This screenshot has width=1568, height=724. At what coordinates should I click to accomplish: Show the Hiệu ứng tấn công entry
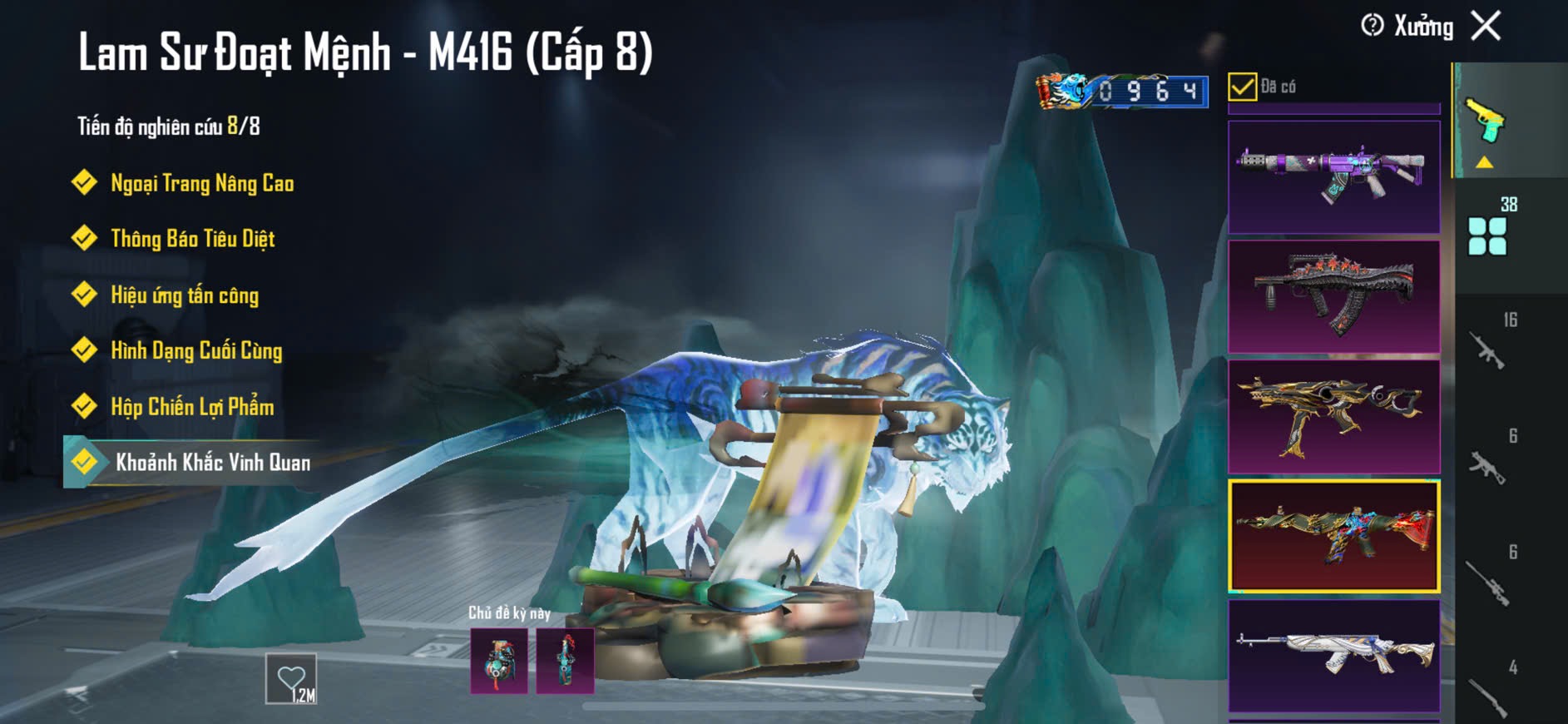pyautogui.click(x=184, y=295)
